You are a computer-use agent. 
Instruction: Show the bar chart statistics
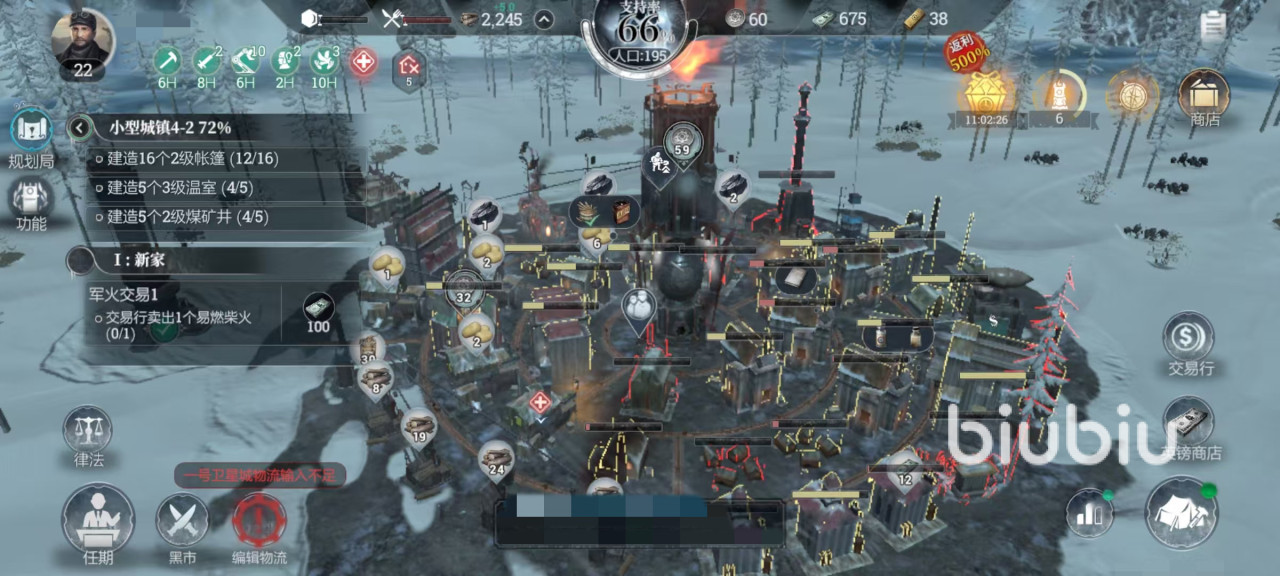coord(1089,513)
